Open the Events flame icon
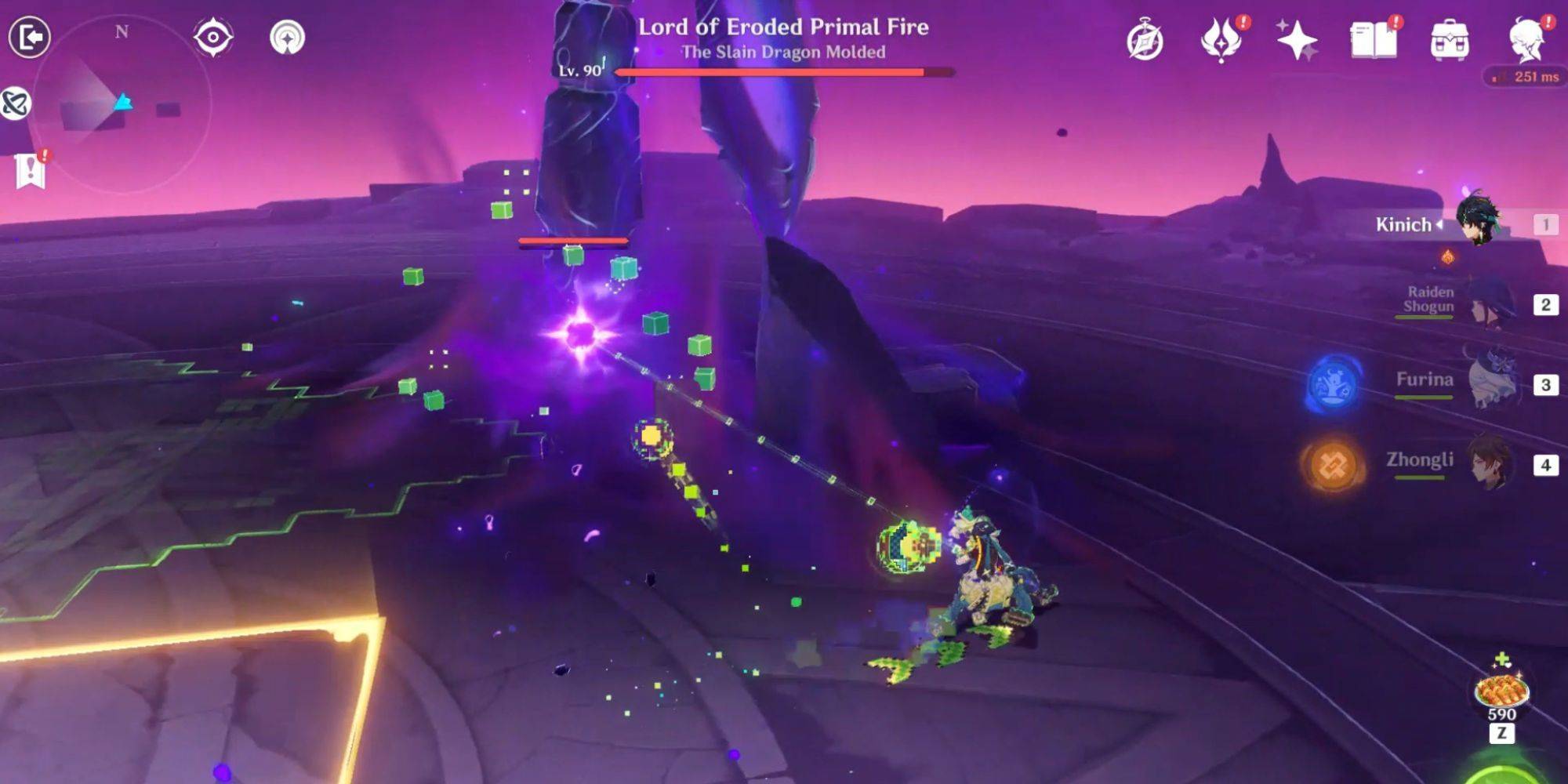The image size is (1568, 784). 1220,41
